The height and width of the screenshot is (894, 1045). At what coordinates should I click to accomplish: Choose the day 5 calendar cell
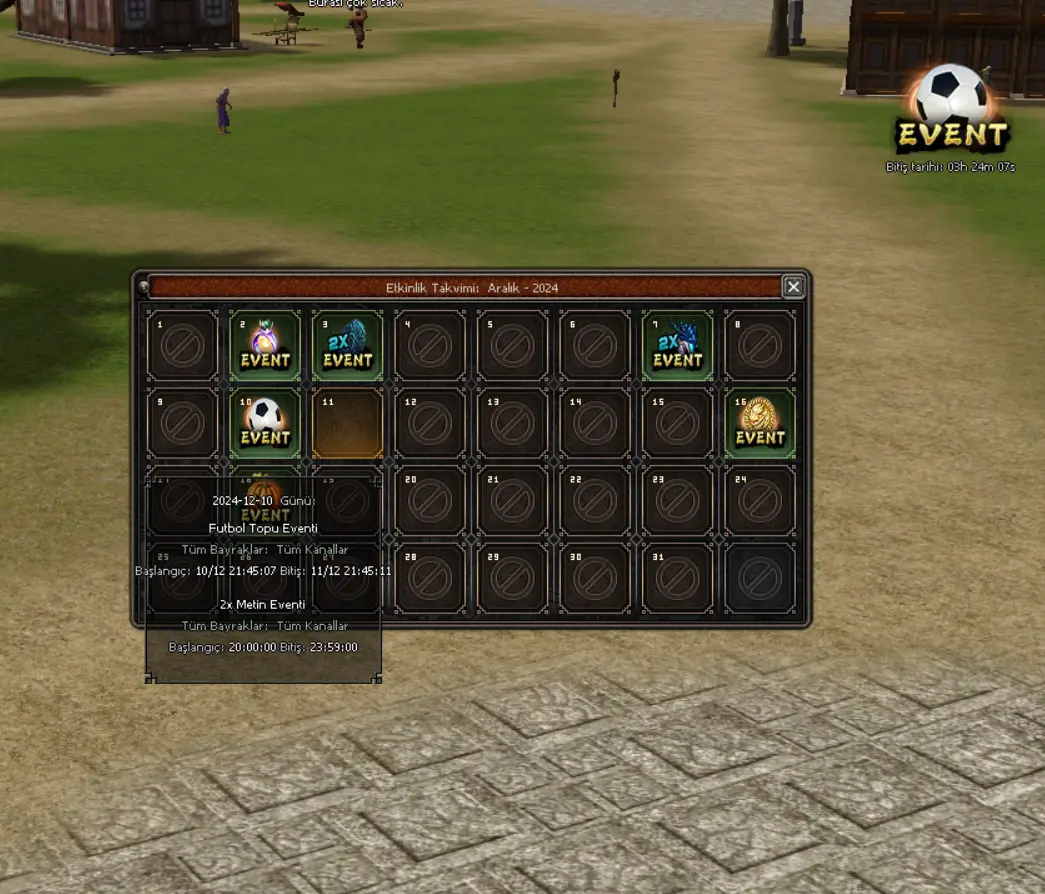coord(512,346)
